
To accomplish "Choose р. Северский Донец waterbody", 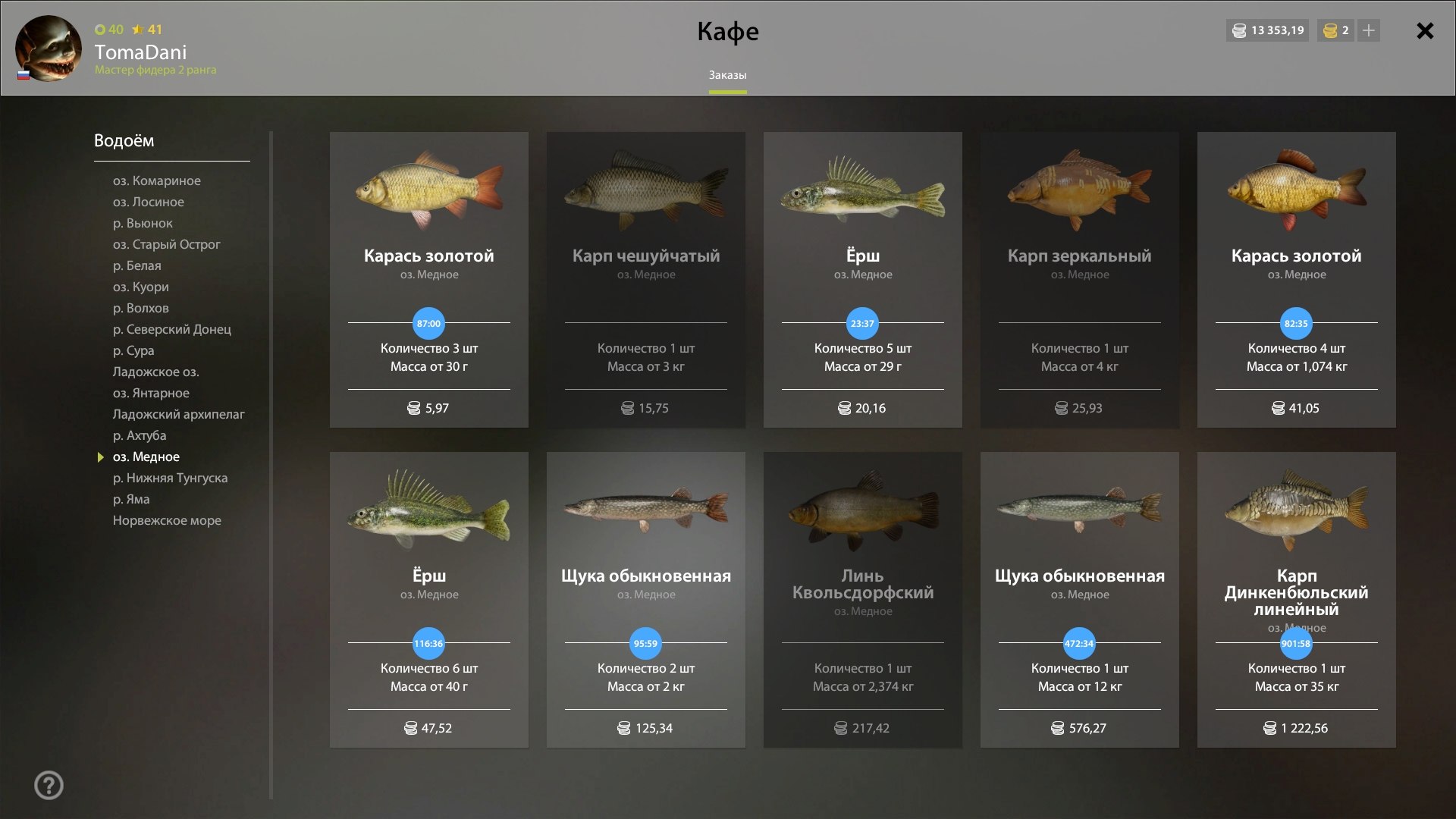I will point(172,329).
